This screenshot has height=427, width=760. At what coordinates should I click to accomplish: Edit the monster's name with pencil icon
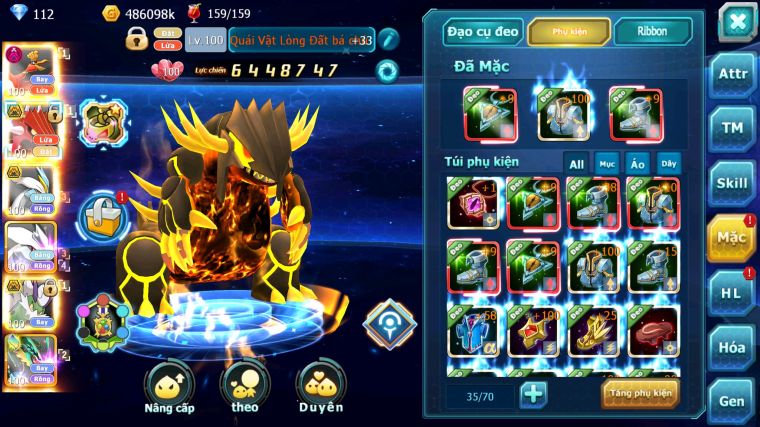[388, 40]
